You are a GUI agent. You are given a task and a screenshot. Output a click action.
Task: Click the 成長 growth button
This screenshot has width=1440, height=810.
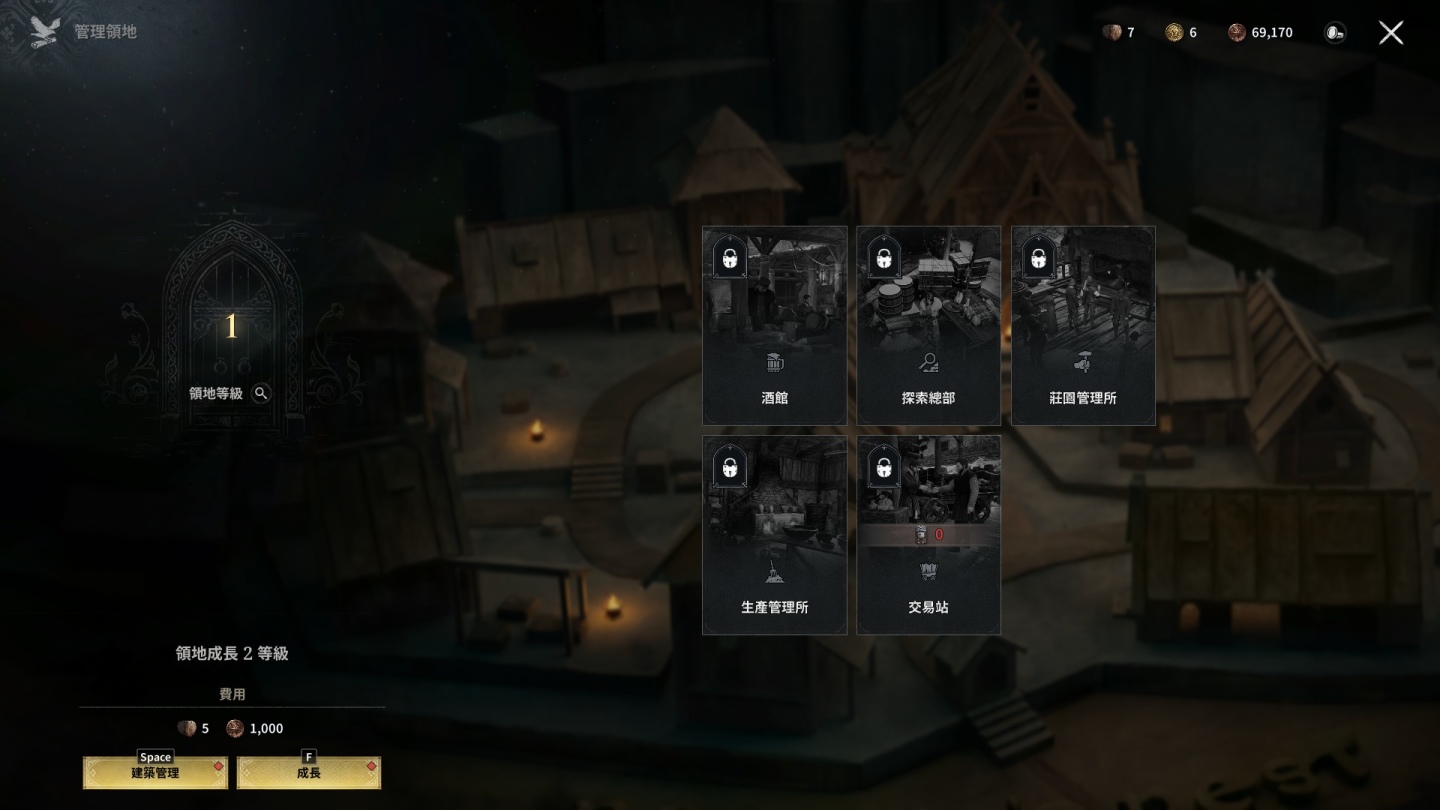[x=309, y=773]
